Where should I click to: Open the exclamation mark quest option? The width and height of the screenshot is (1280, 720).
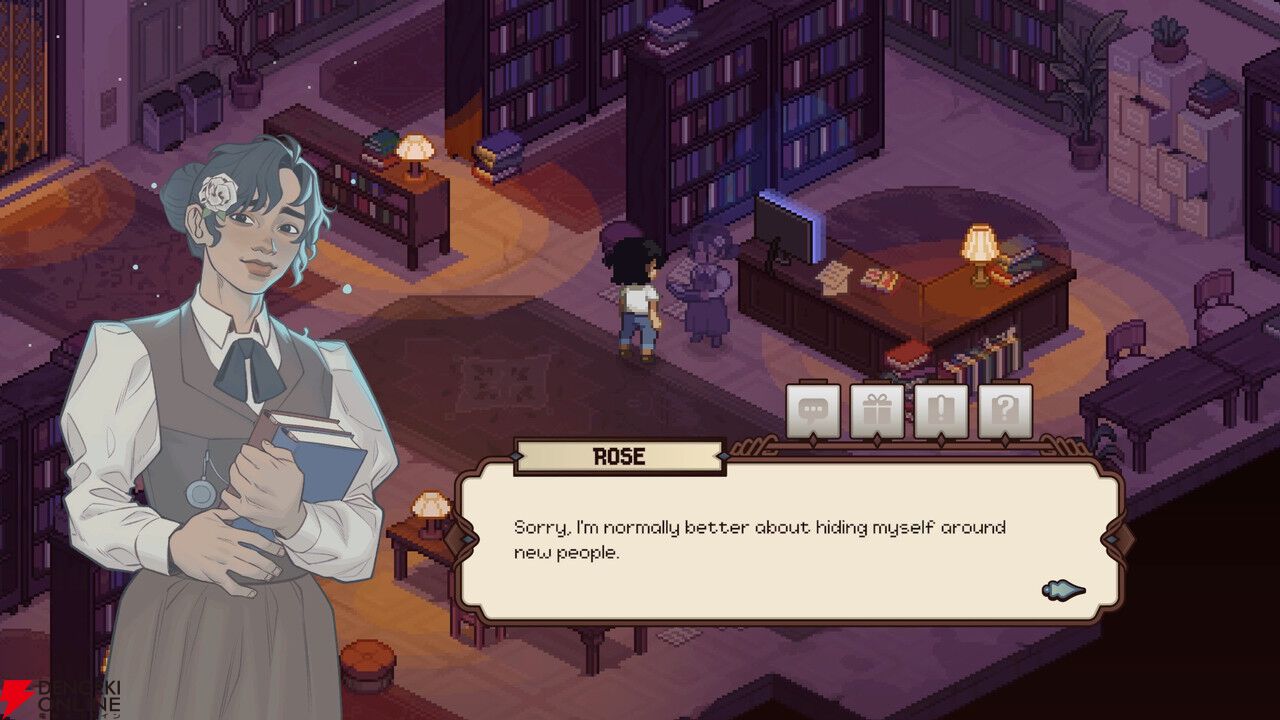click(941, 411)
